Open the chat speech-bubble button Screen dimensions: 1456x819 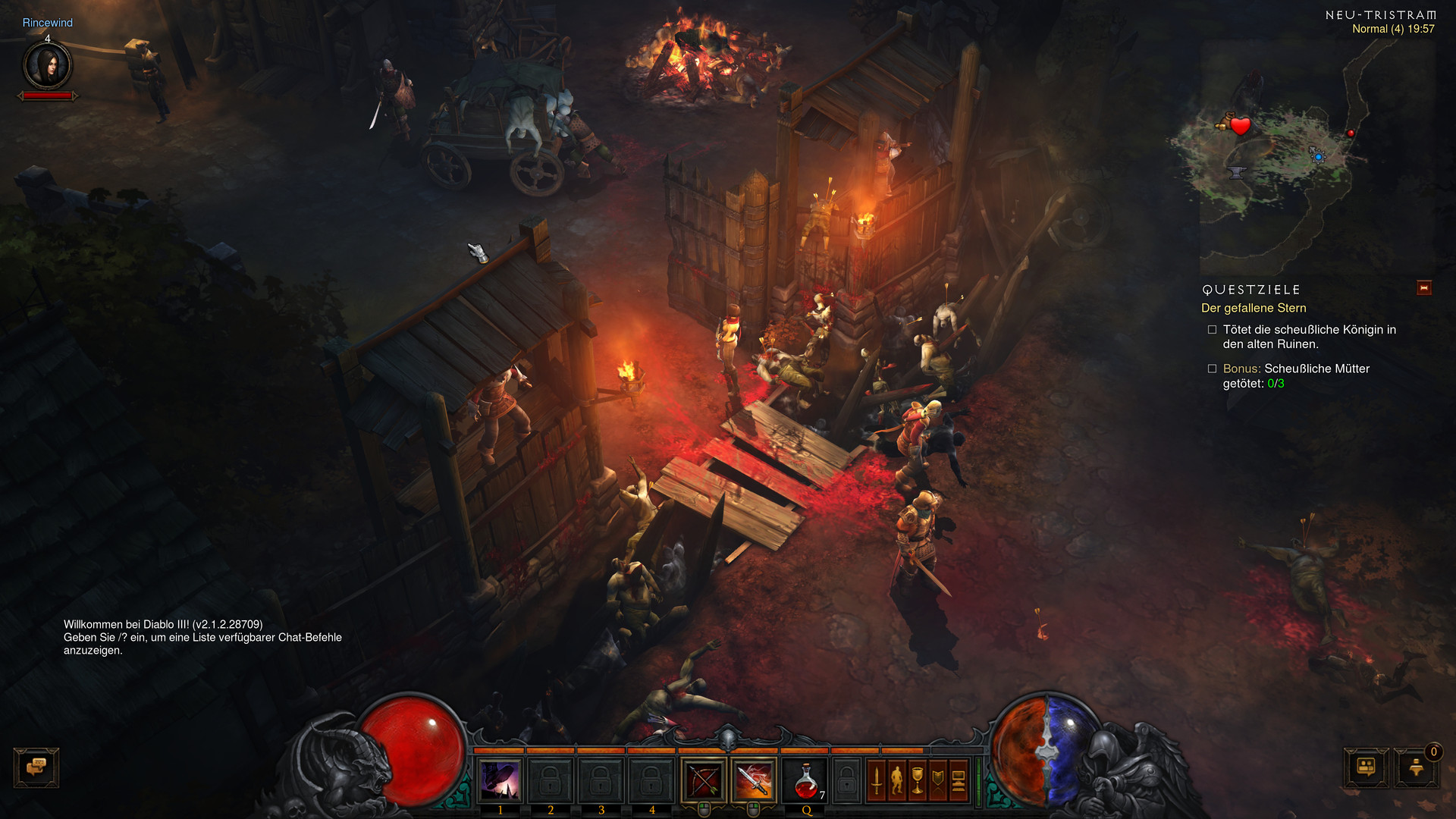36,767
